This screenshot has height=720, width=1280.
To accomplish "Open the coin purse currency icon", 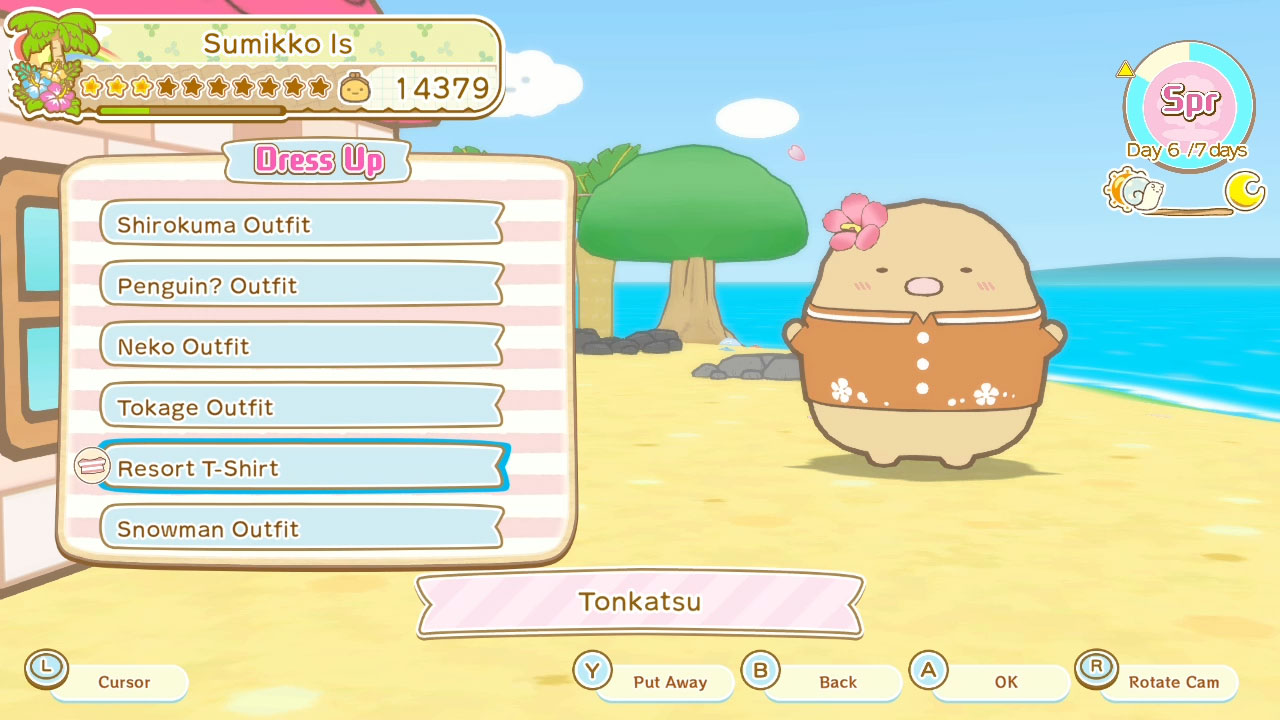I will pos(355,88).
